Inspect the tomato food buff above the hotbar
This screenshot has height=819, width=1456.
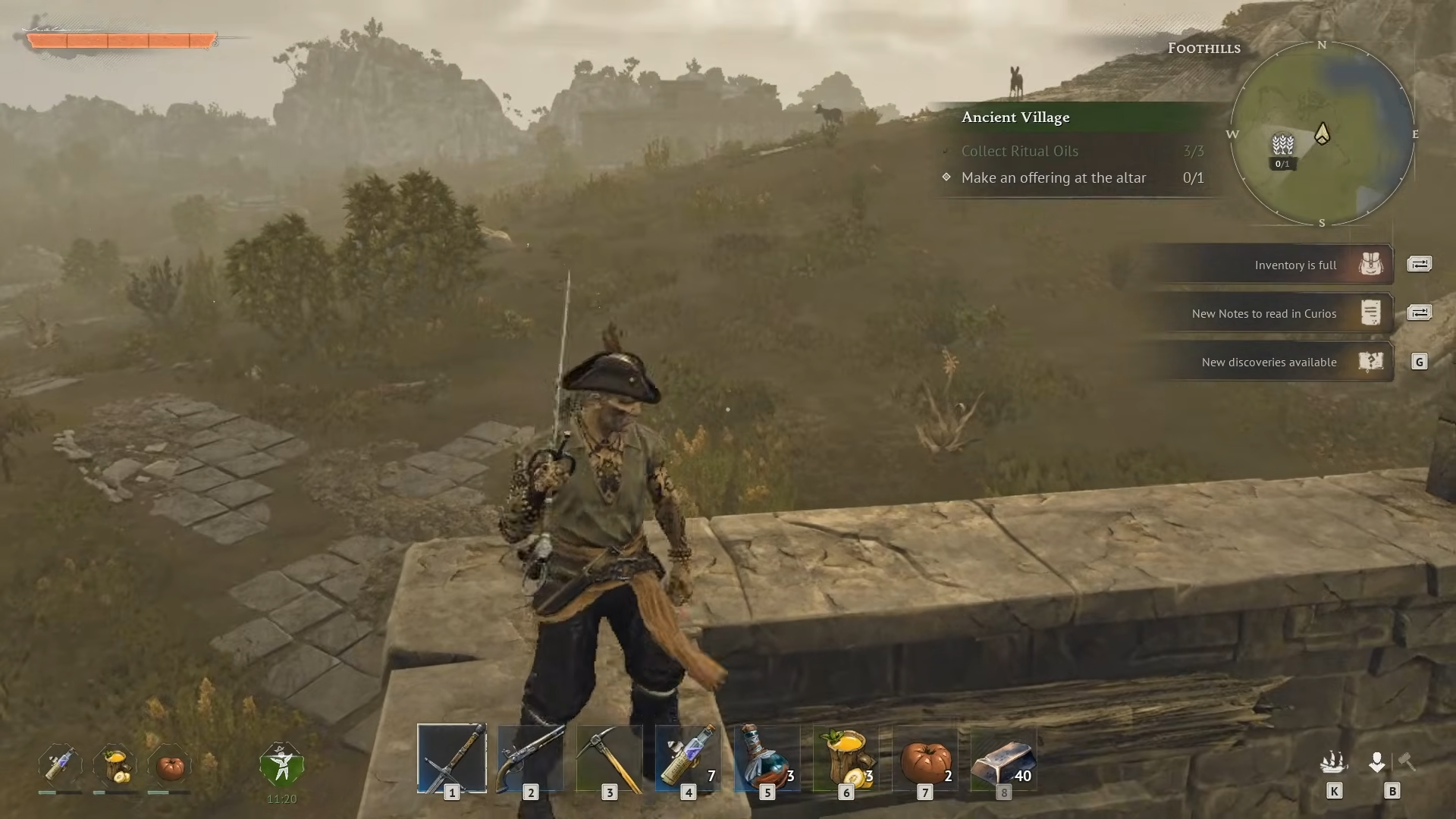click(170, 767)
